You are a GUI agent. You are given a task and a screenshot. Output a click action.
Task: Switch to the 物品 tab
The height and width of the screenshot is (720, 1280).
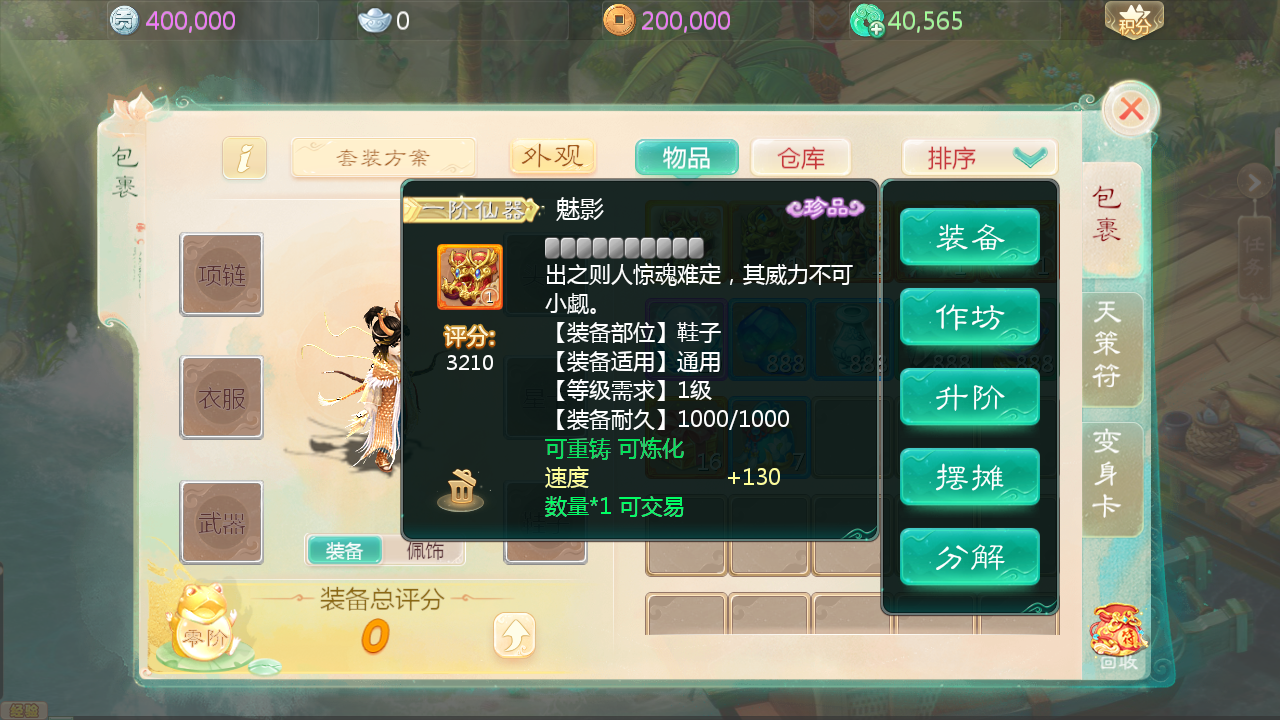point(686,157)
